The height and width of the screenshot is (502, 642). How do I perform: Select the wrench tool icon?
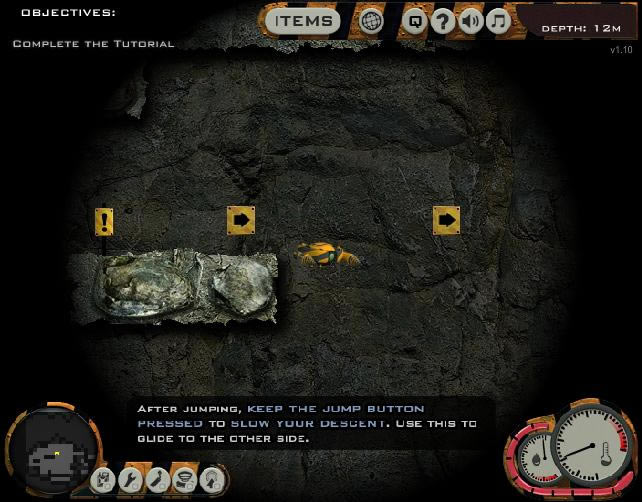click(x=130, y=480)
